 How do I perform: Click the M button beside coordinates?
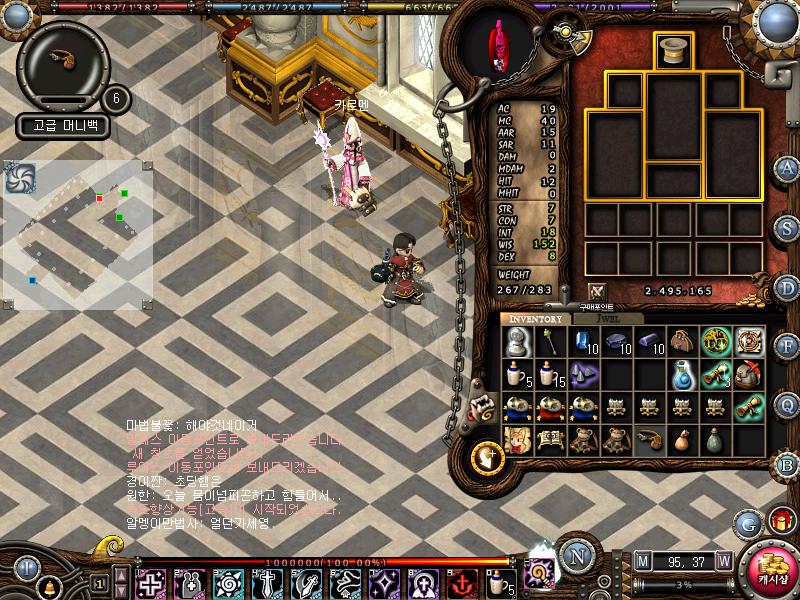[642, 560]
